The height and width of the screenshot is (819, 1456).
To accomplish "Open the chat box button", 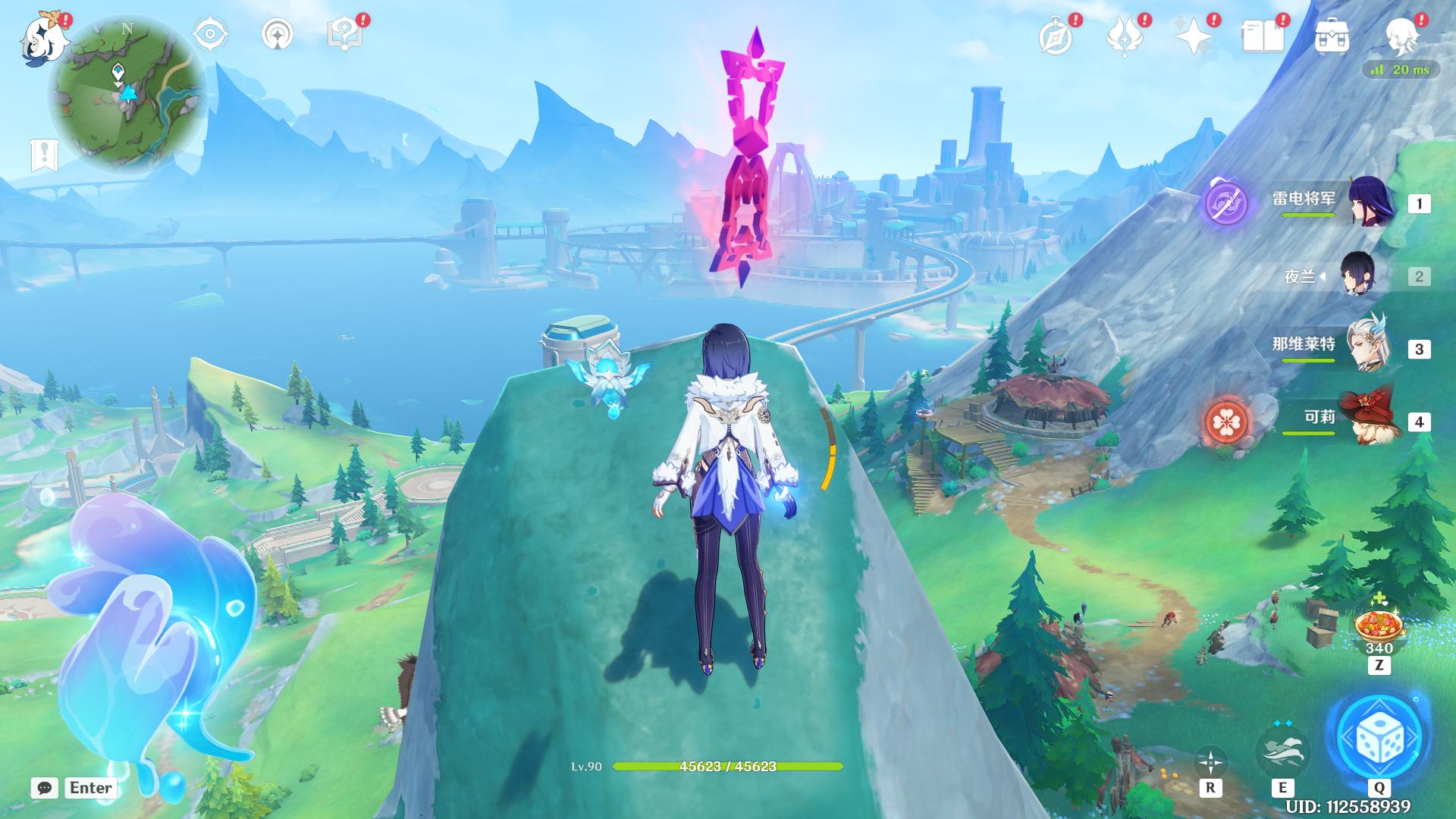I will click(45, 788).
